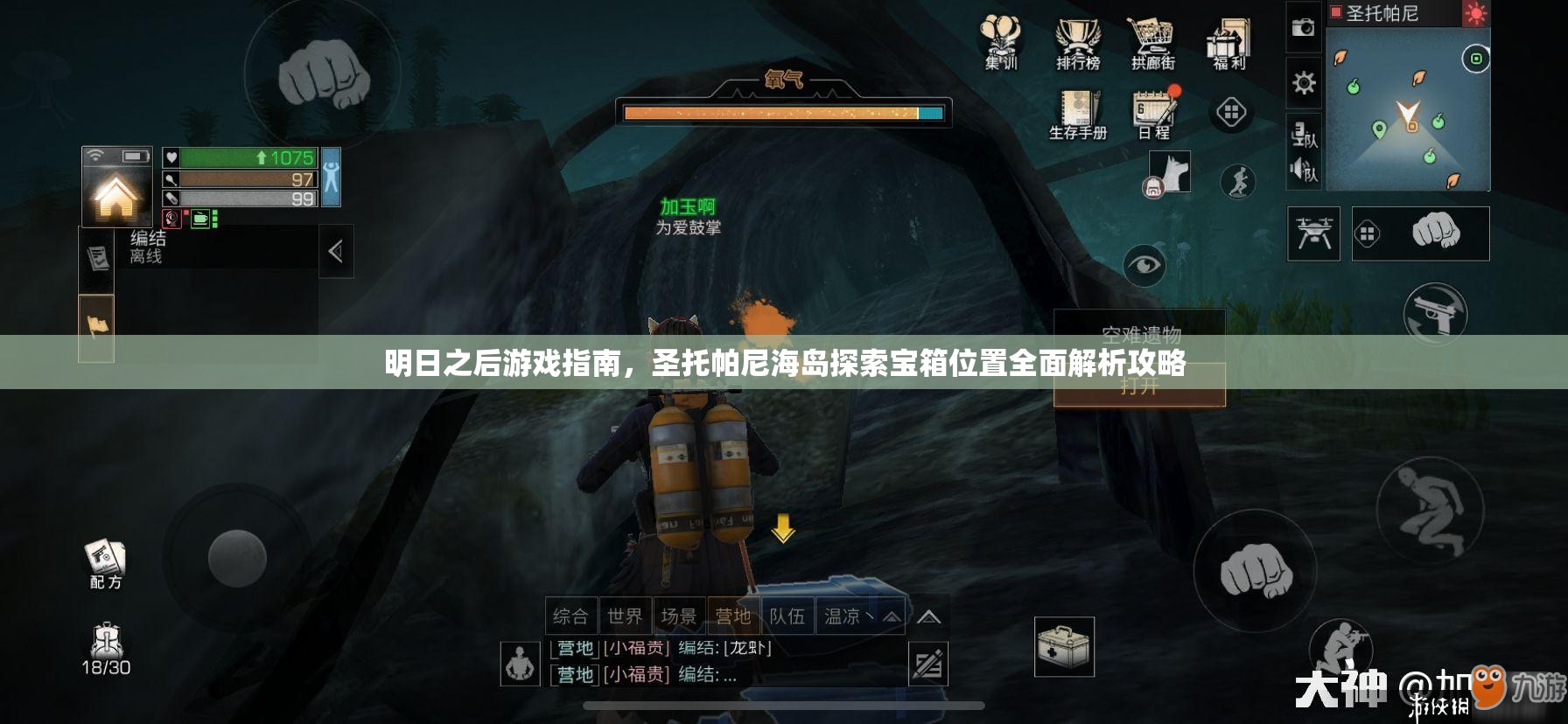Open the 福利 welfare rewards icon
This screenshot has width=1568, height=724.
click(1227, 39)
